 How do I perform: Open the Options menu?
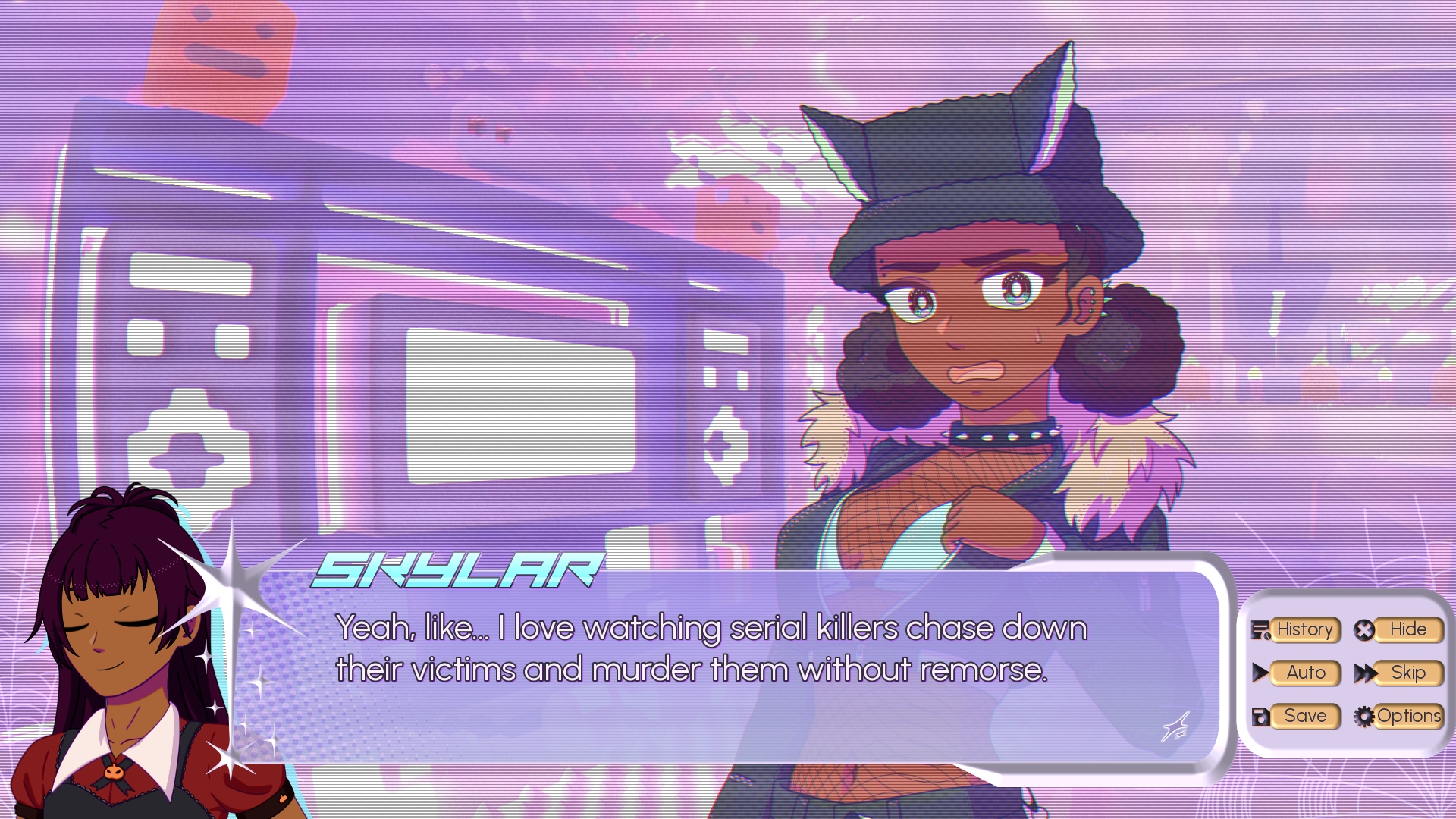pyautogui.click(x=1407, y=716)
